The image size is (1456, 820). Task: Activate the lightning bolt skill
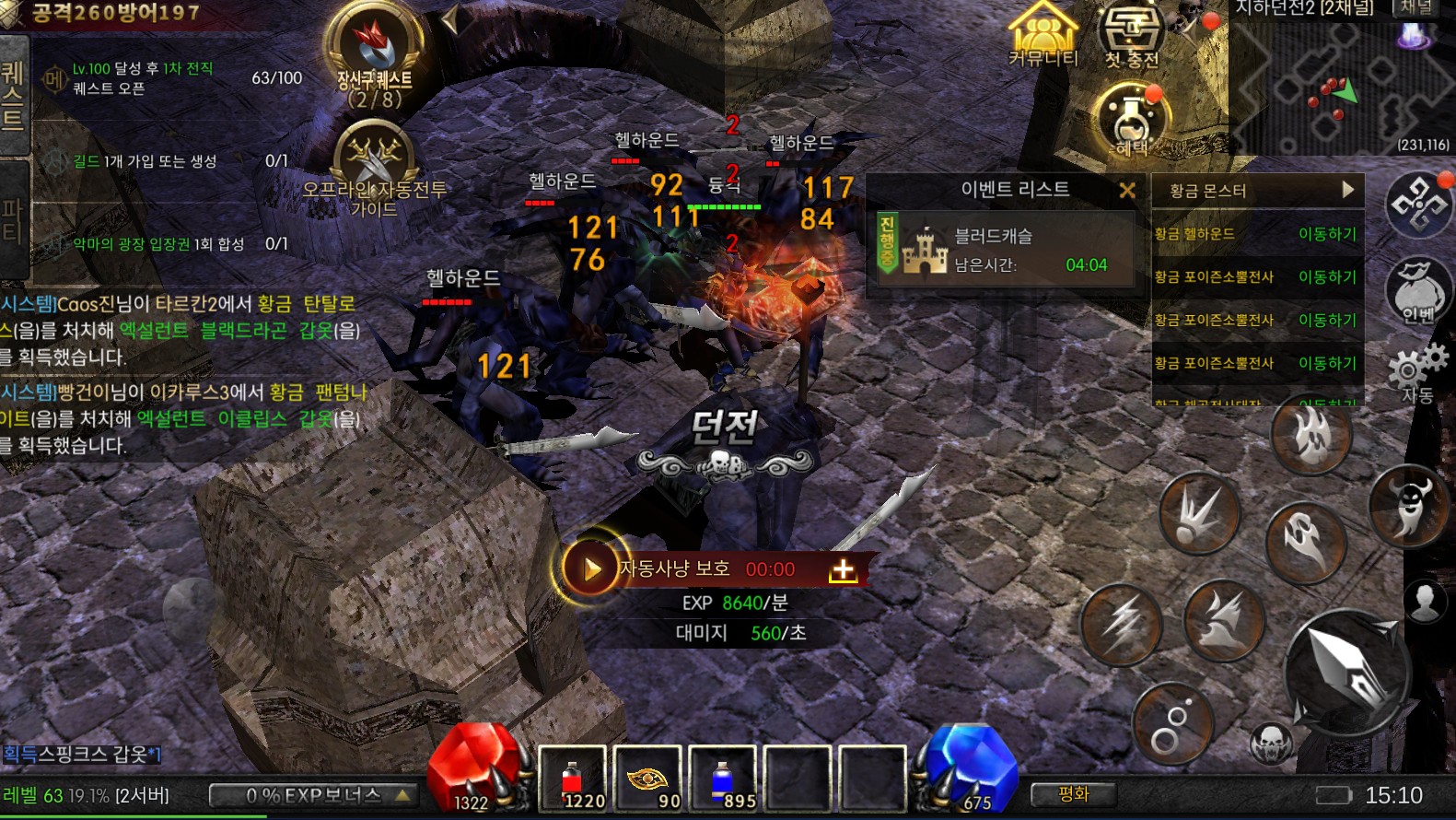(x=1122, y=625)
